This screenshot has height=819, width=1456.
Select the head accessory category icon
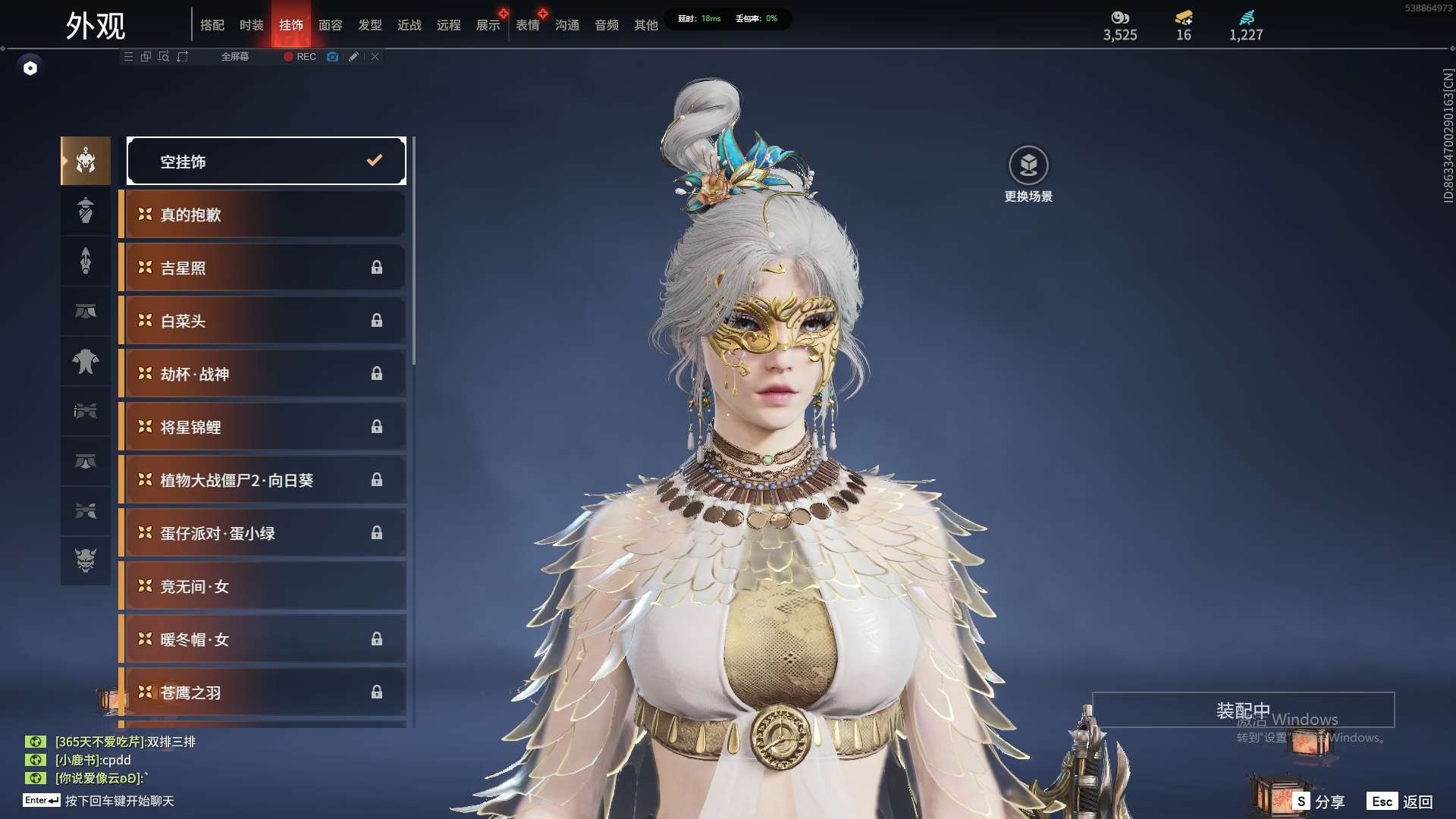(x=86, y=161)
